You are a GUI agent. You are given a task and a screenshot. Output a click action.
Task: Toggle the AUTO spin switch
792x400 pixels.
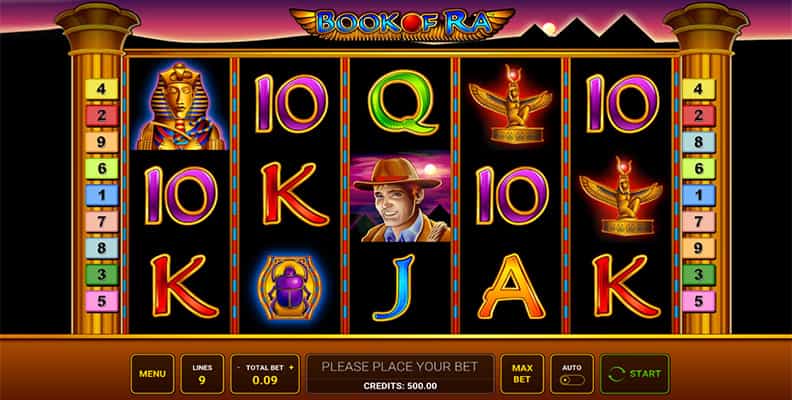[572, 380]
